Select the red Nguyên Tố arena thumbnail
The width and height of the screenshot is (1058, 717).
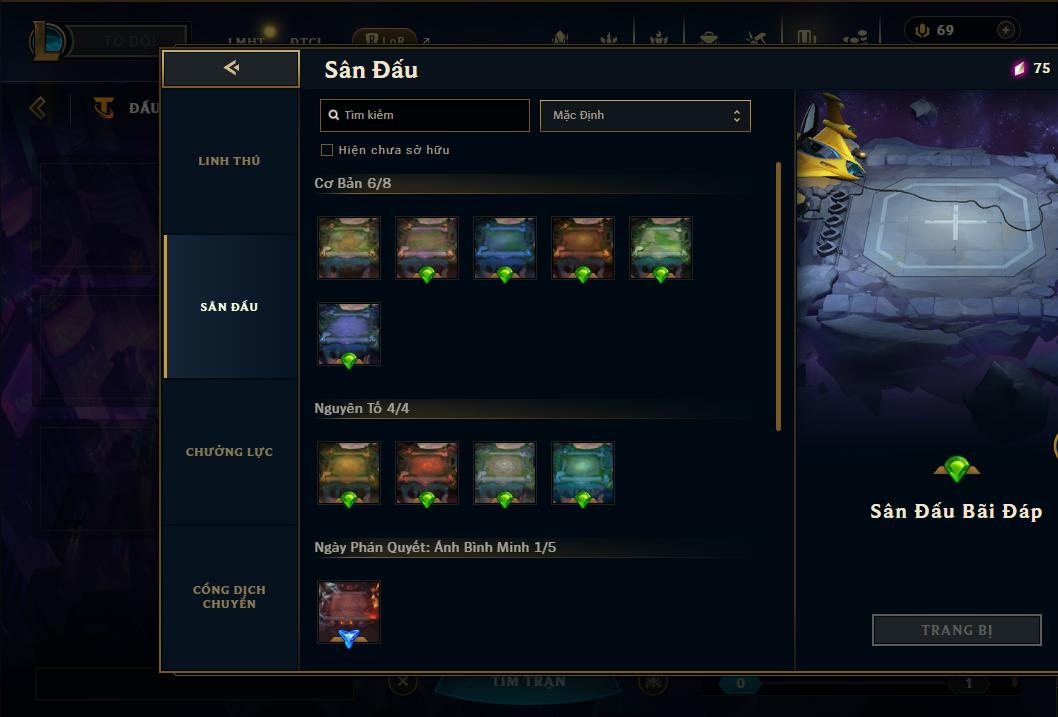click(427, 472)
